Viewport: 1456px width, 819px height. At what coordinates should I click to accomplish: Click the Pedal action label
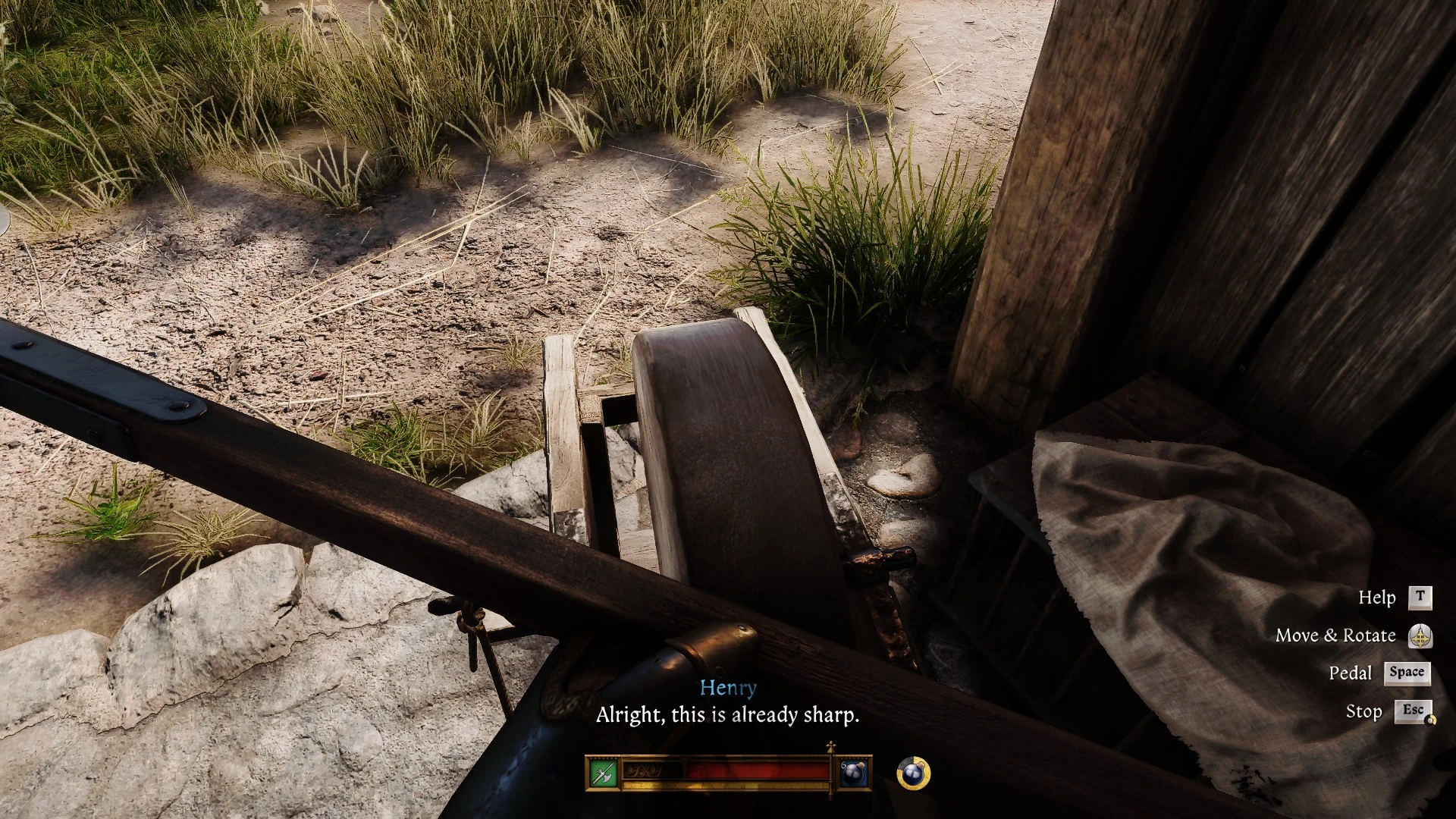pyautogui.click(x=1351, y=673)
